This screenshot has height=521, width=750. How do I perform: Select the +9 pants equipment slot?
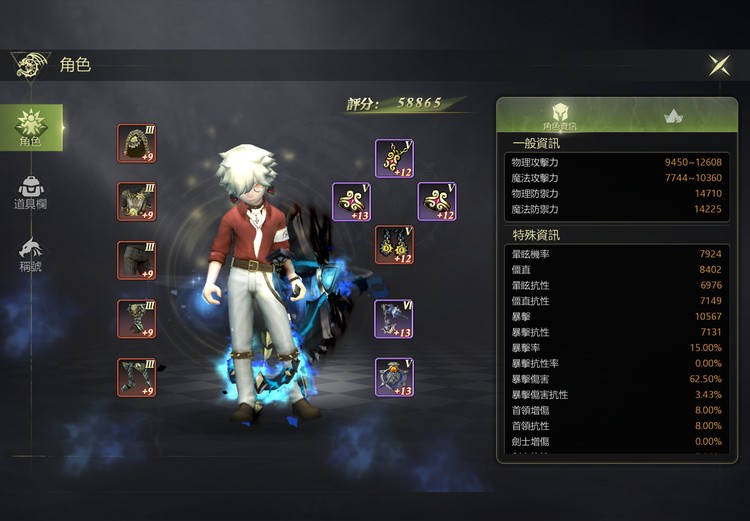point(136,260)
